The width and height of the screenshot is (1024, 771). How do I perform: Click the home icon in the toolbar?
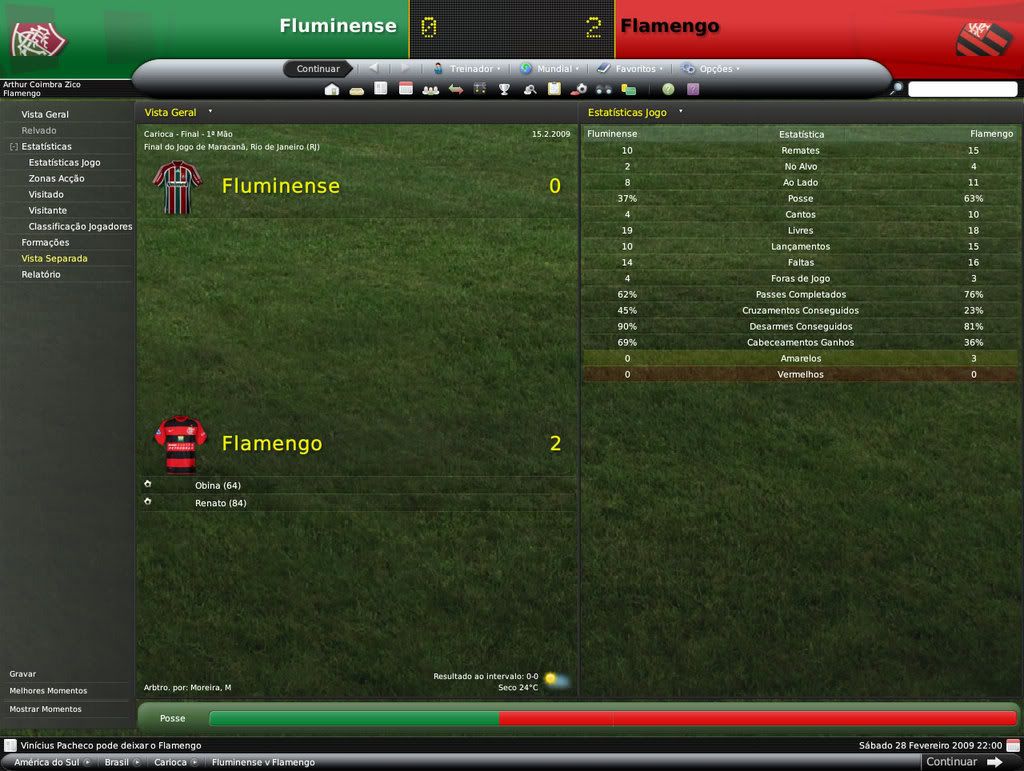pyautogui.click(x=332, y=89)
